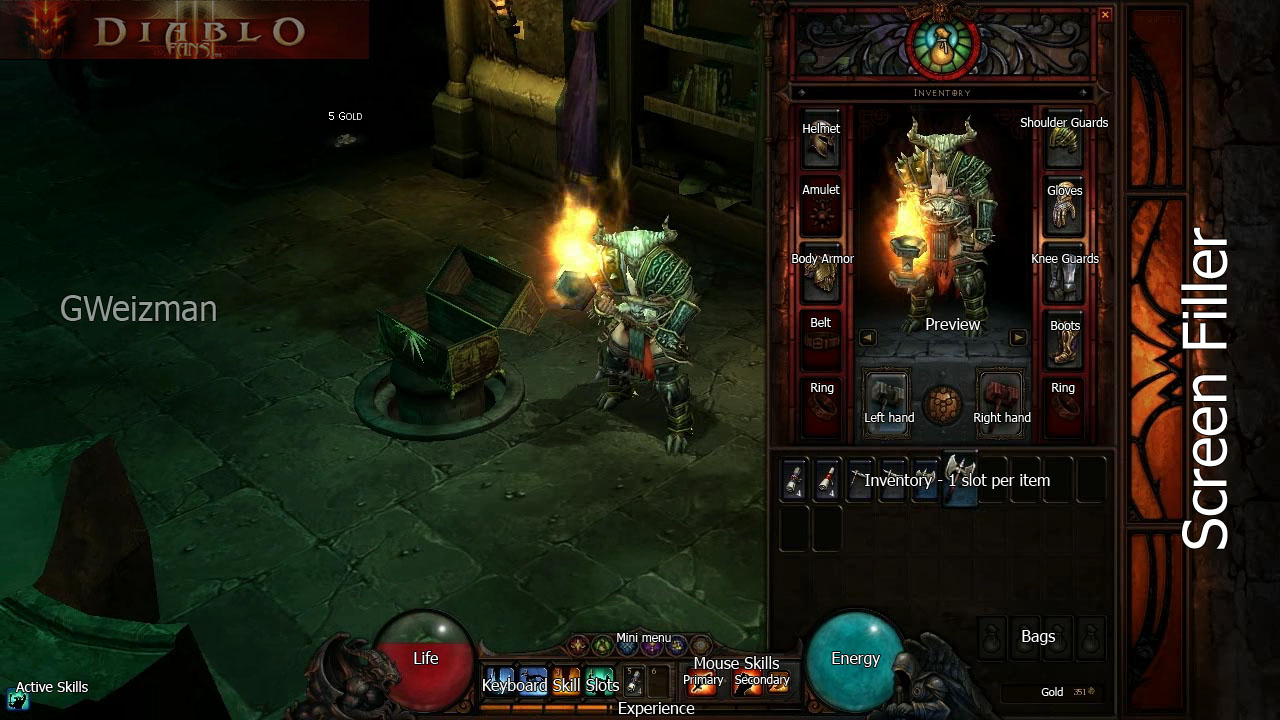This screenshot has height=720, width=1280.
Task: Select the equipped Gloves slot
Action: pyautogui.click(x=1064, y=212)
